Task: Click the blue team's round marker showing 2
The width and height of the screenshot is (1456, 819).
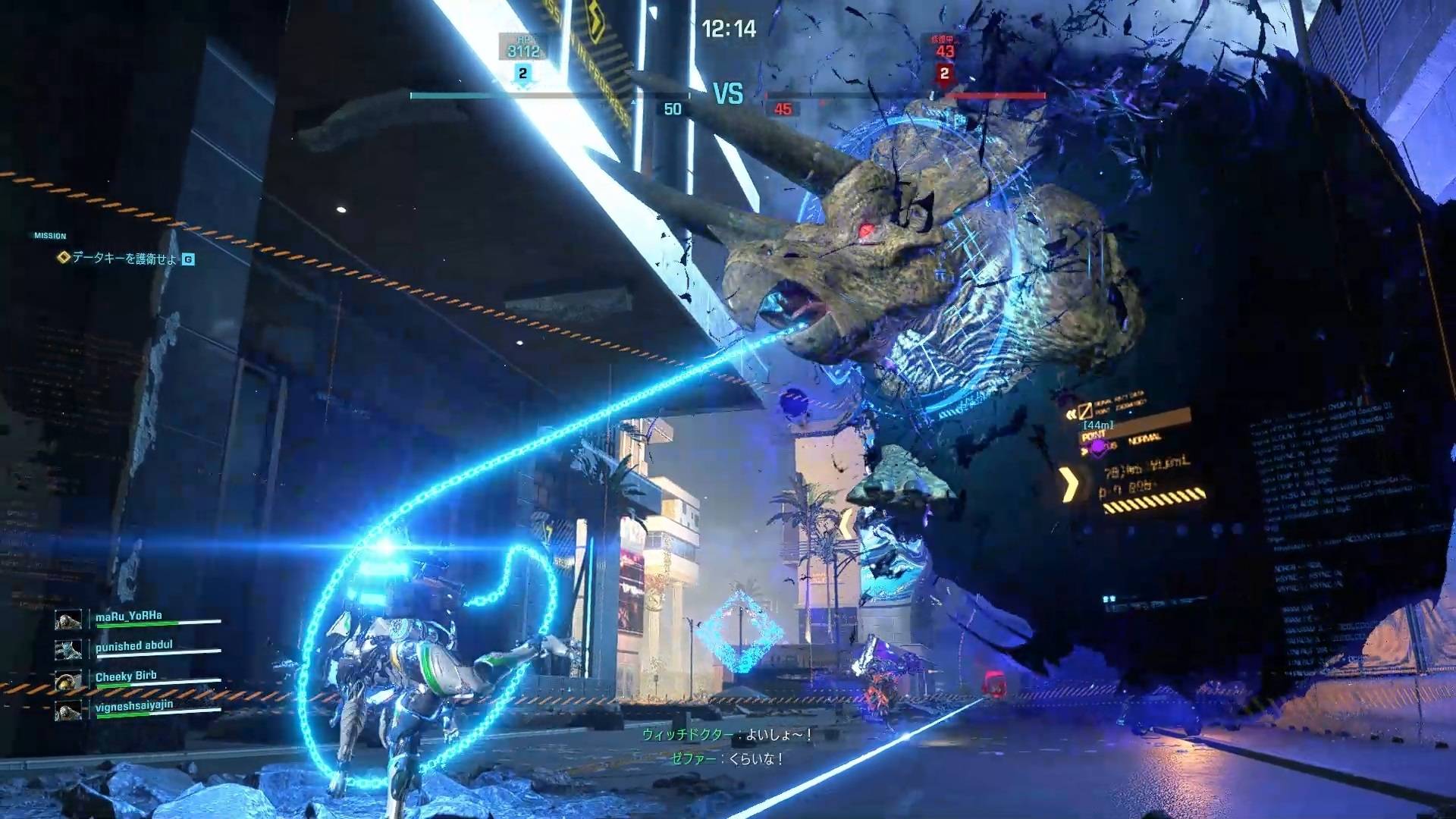Action: coord(522,74)
